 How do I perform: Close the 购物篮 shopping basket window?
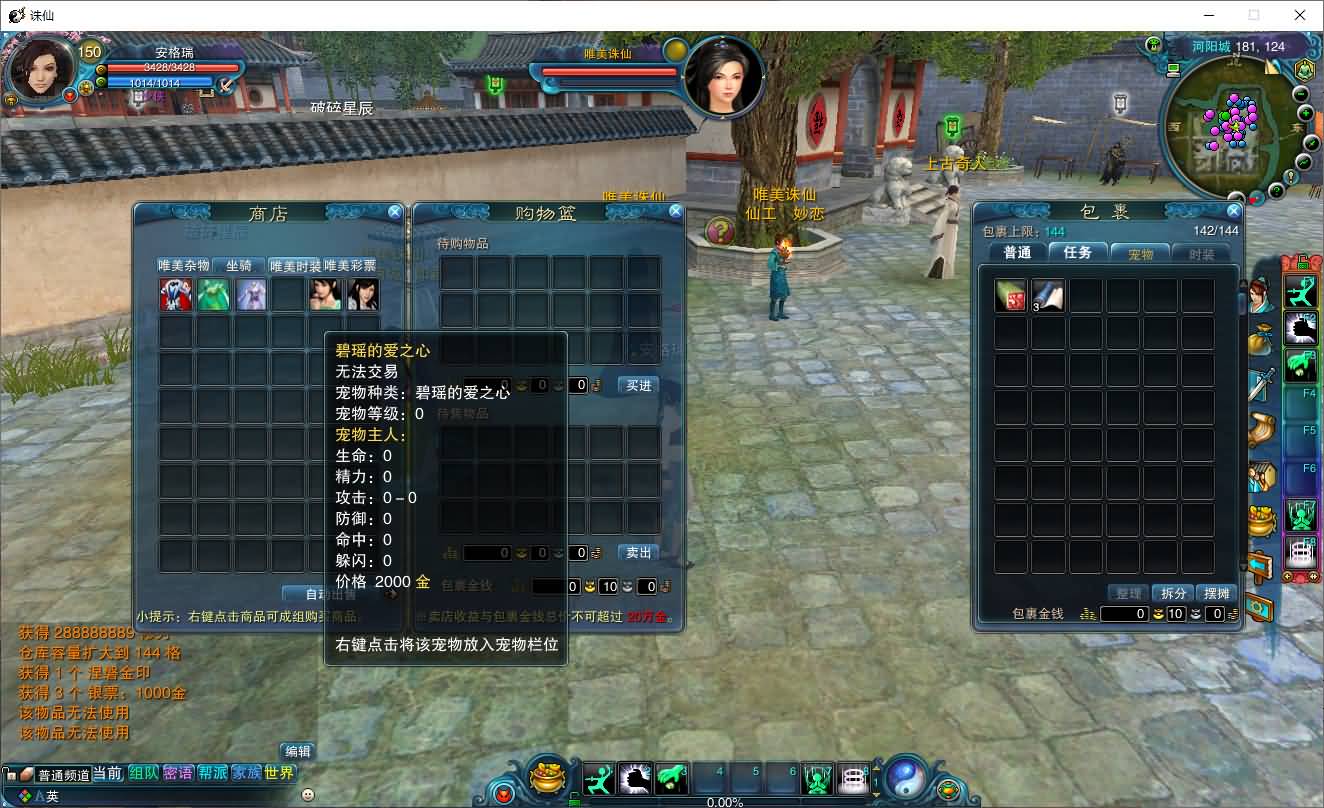pos(676,211)
